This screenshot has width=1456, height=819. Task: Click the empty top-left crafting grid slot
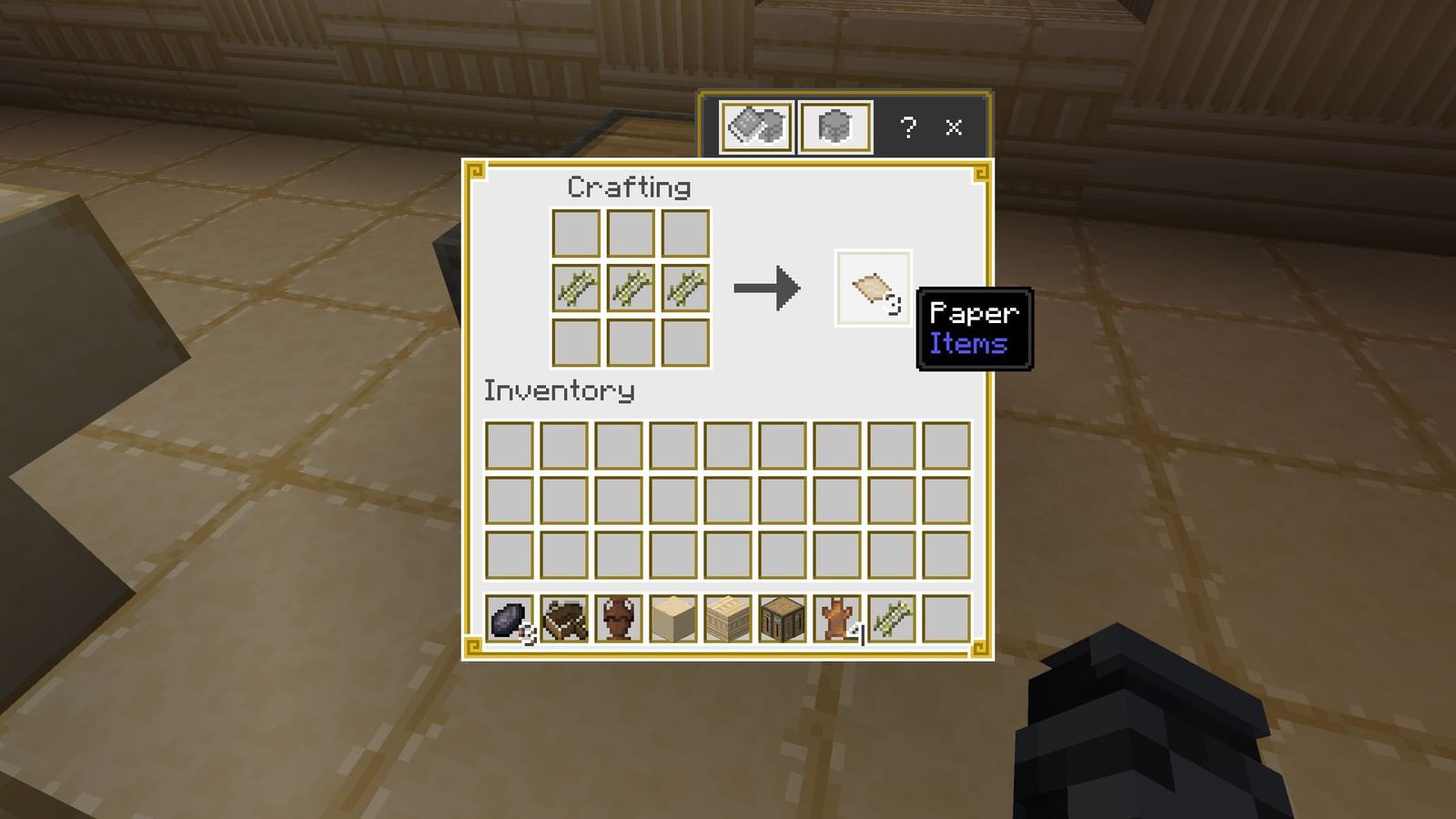[x=575, y=235]
